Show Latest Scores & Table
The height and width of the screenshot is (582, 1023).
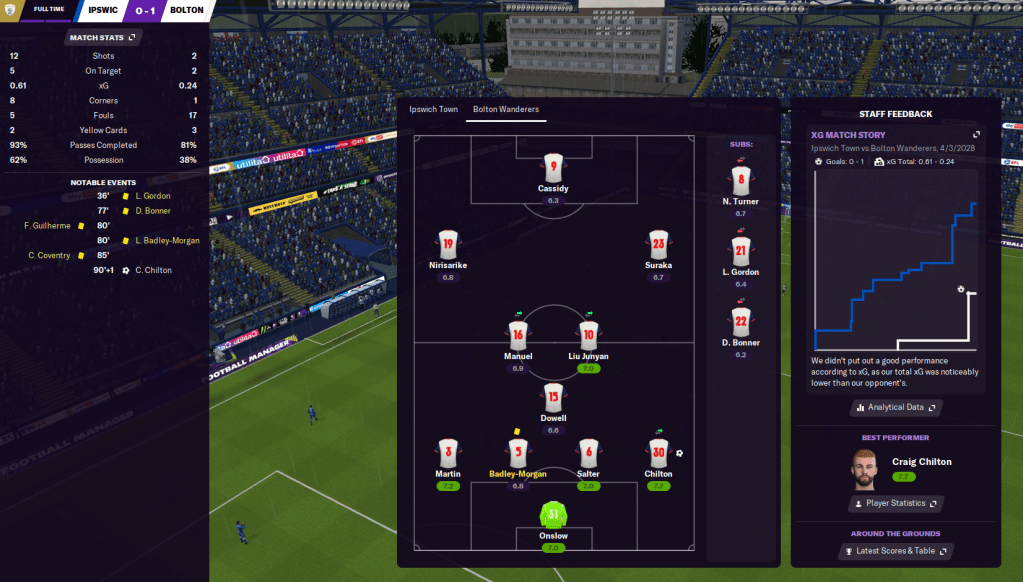[896, 551]
